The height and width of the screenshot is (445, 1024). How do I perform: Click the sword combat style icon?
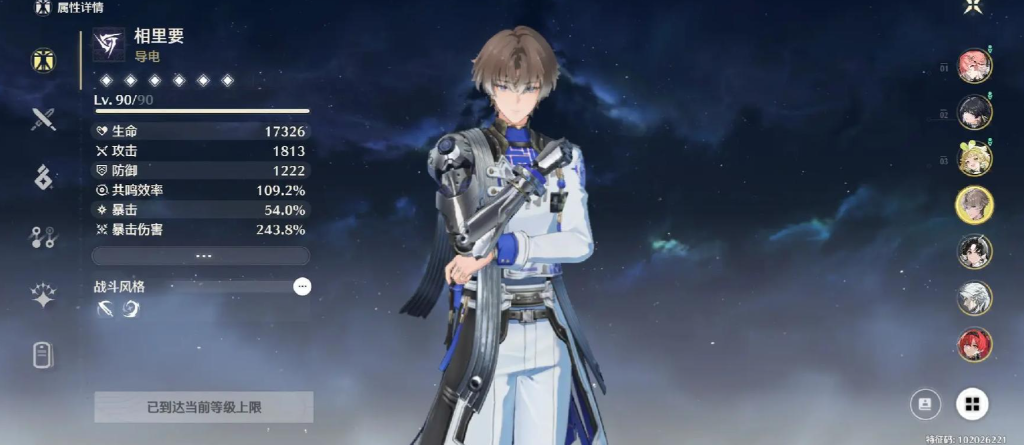coord(105,310)
